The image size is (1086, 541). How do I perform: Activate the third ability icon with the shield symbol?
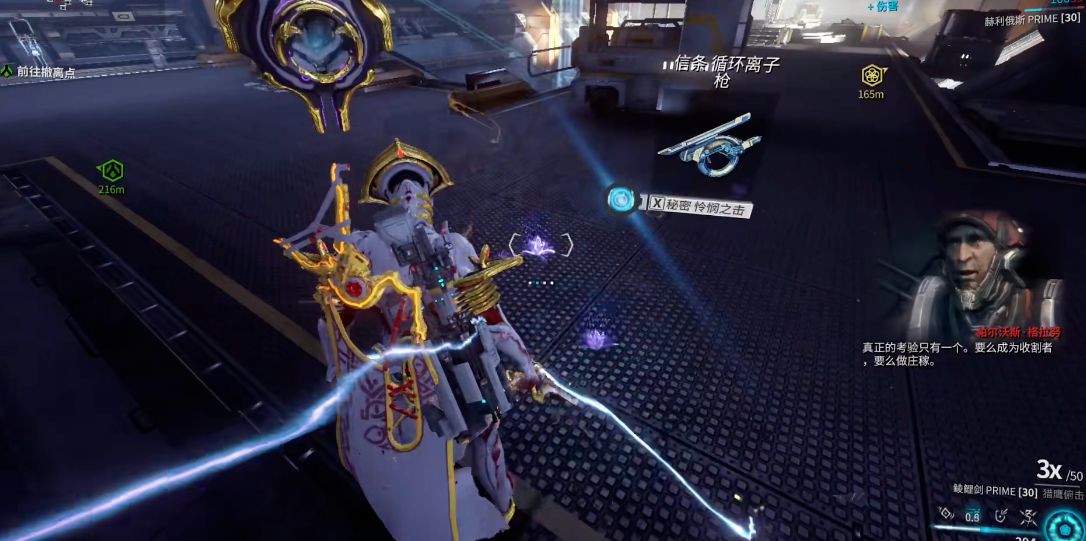[1001, 515]
